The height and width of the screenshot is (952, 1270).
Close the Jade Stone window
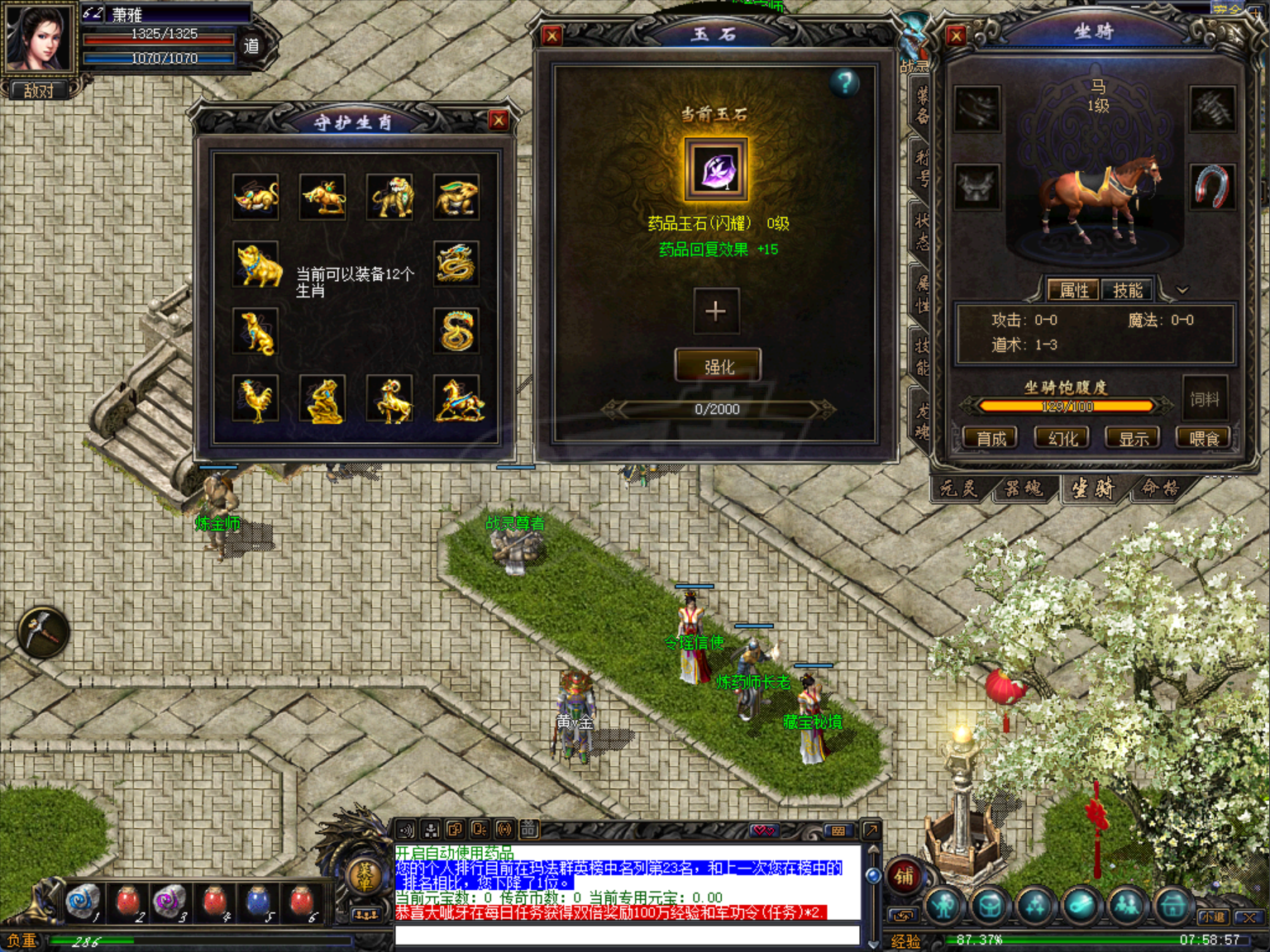point(551,36)
